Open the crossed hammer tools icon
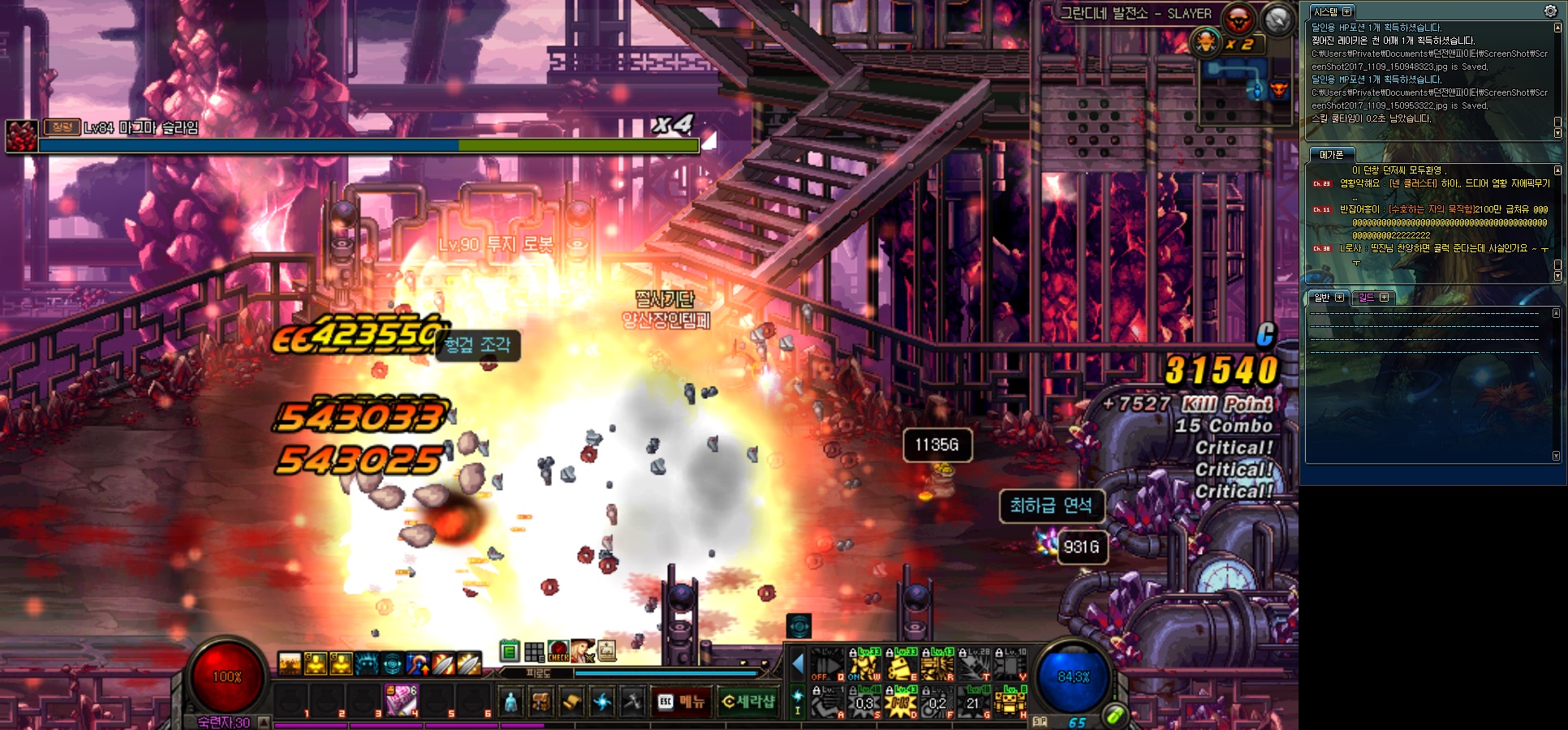The height and width of the screenshot is (730, 1568). 632,702
